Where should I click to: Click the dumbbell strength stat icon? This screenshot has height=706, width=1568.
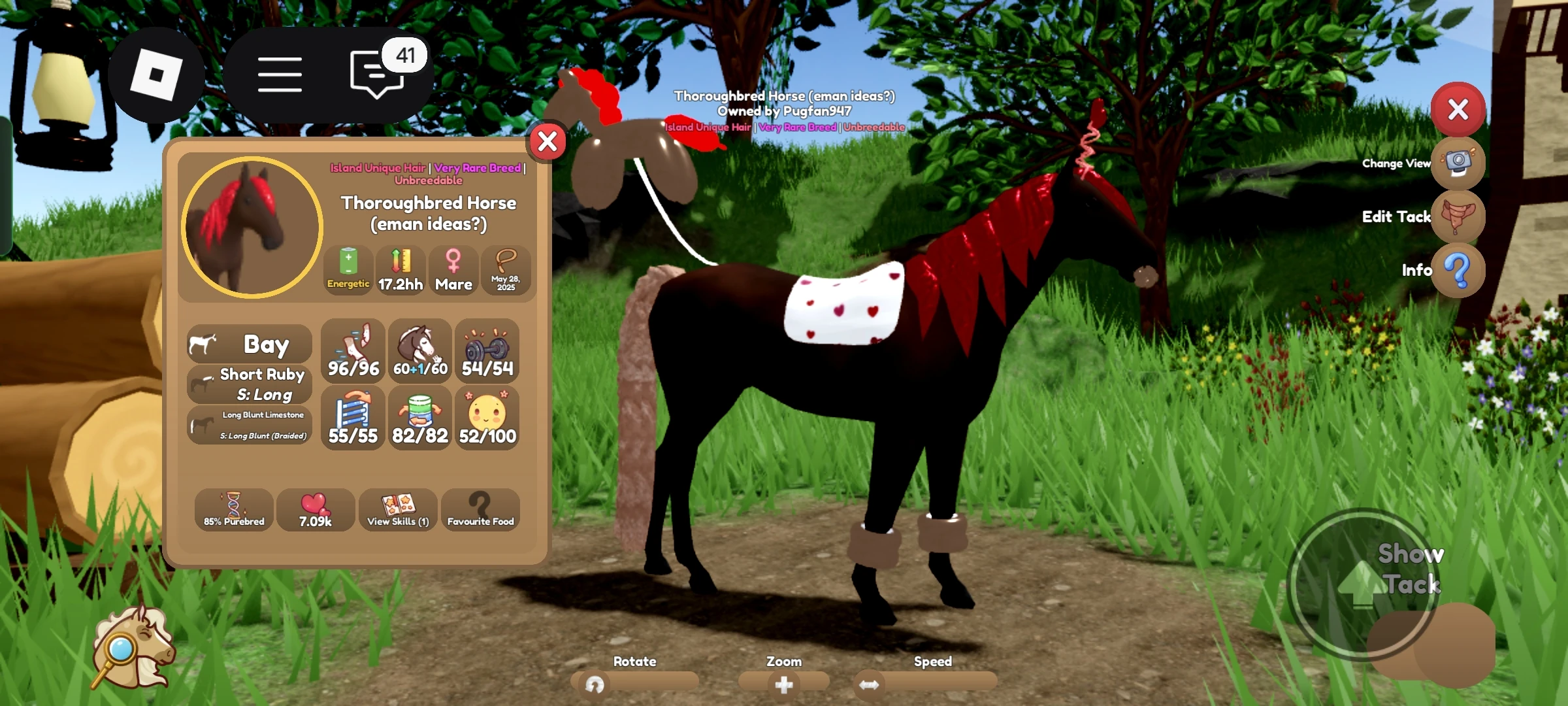click(487, 351)
